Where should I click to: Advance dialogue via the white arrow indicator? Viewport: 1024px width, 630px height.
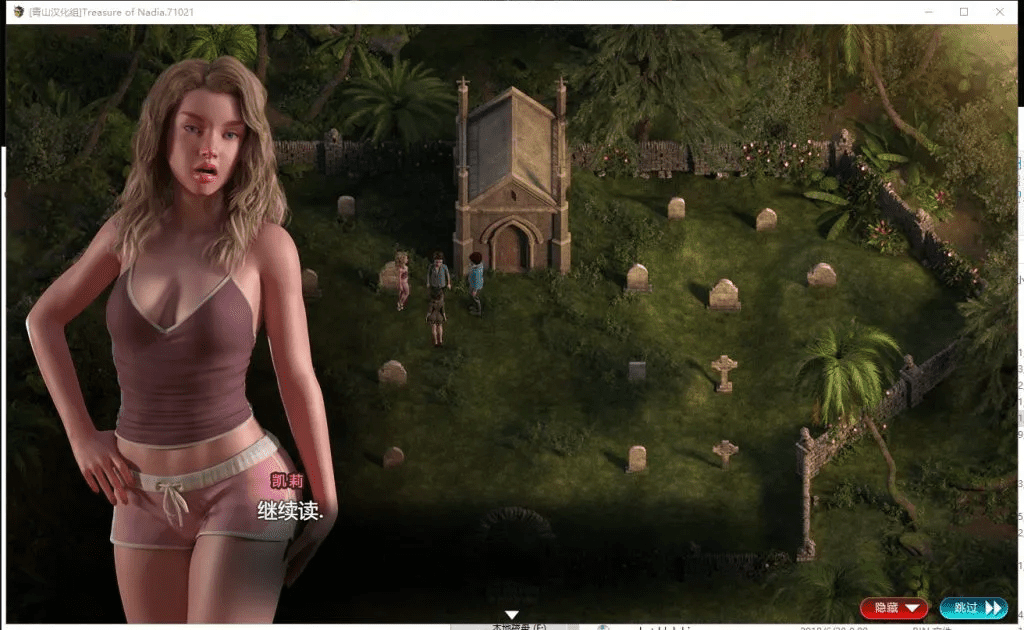point(511,615)
